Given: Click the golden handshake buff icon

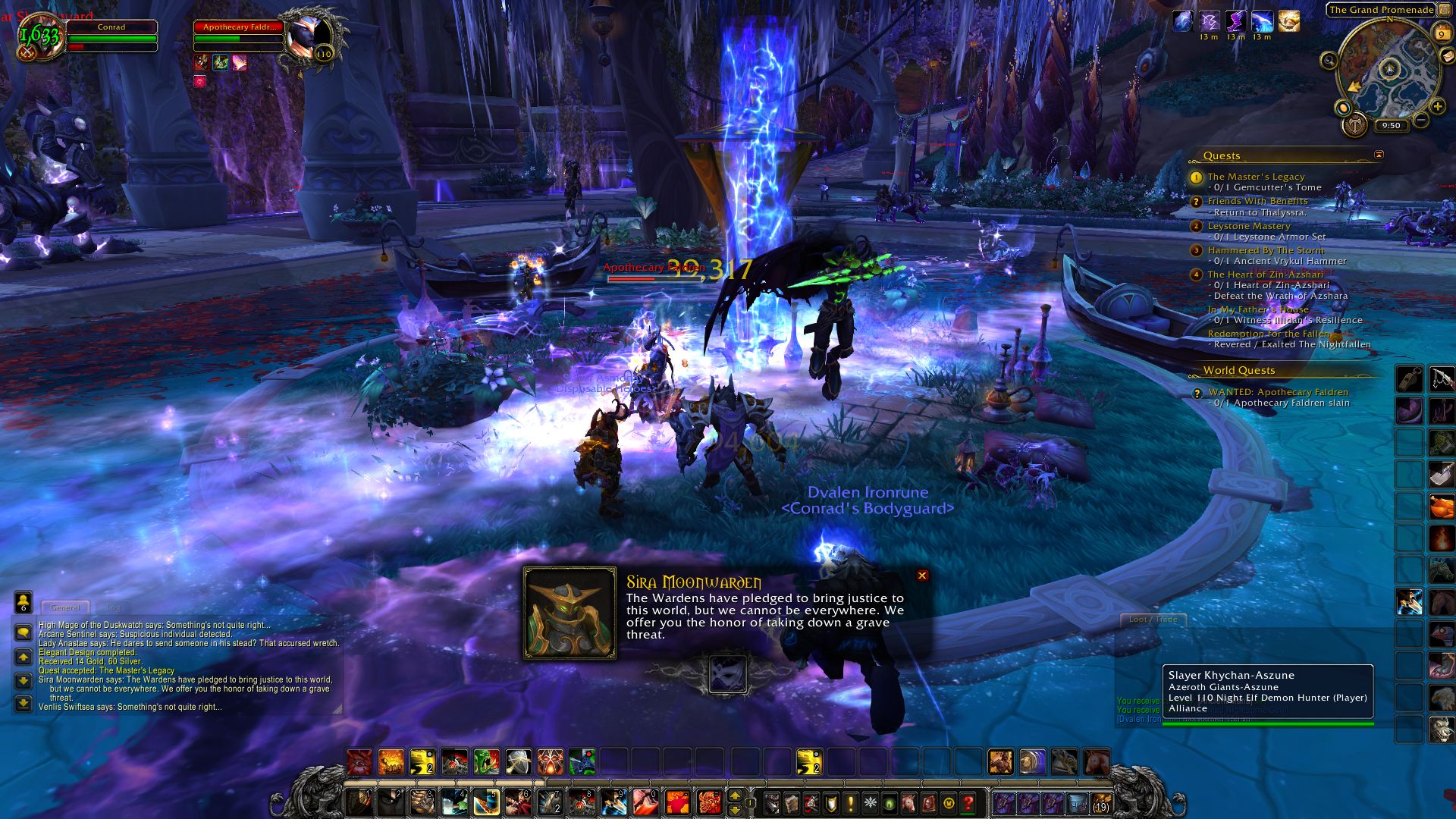Looking at the screenshot, I should point(1288,21).
